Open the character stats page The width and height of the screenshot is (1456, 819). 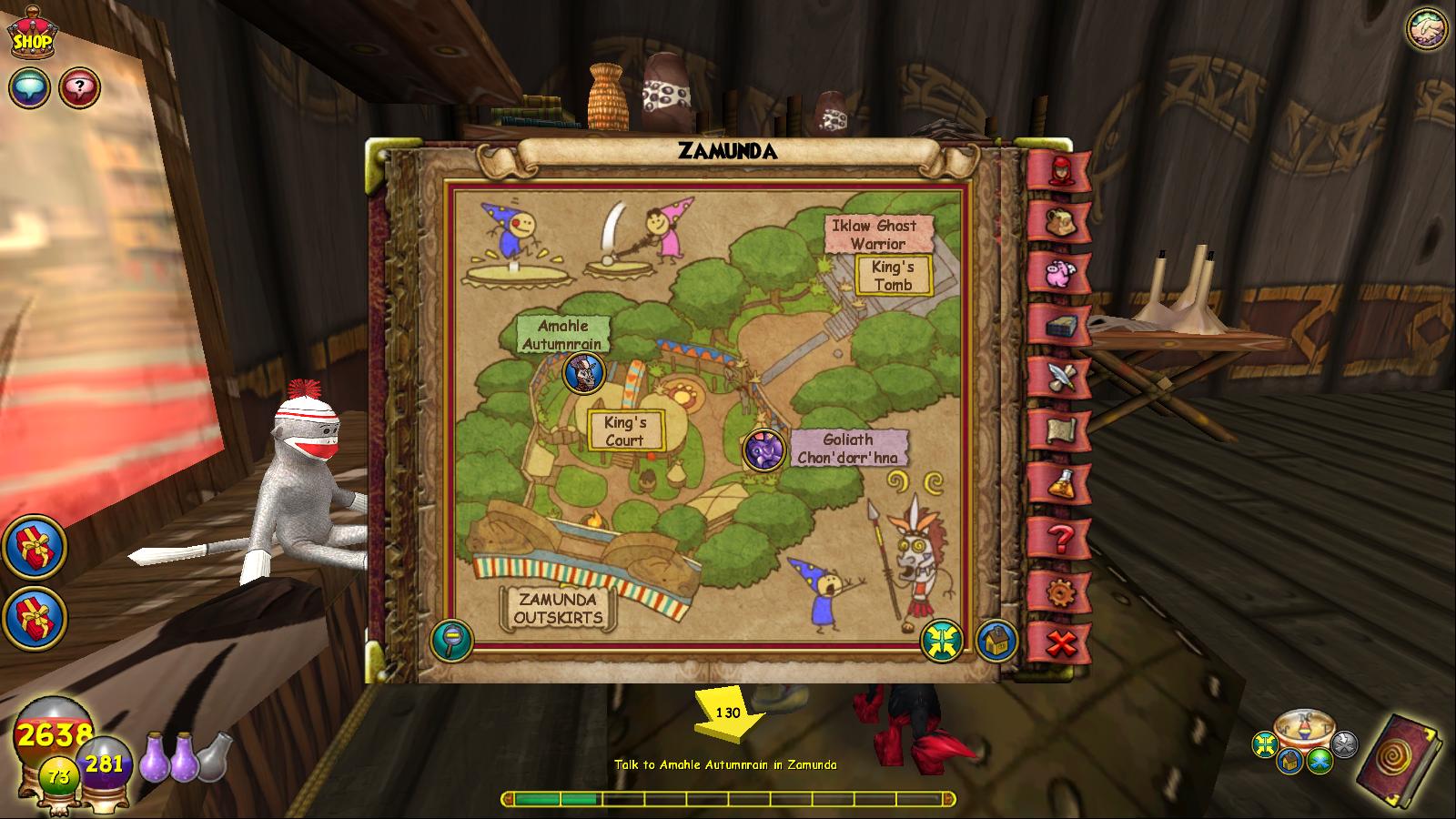(1058, 173)
